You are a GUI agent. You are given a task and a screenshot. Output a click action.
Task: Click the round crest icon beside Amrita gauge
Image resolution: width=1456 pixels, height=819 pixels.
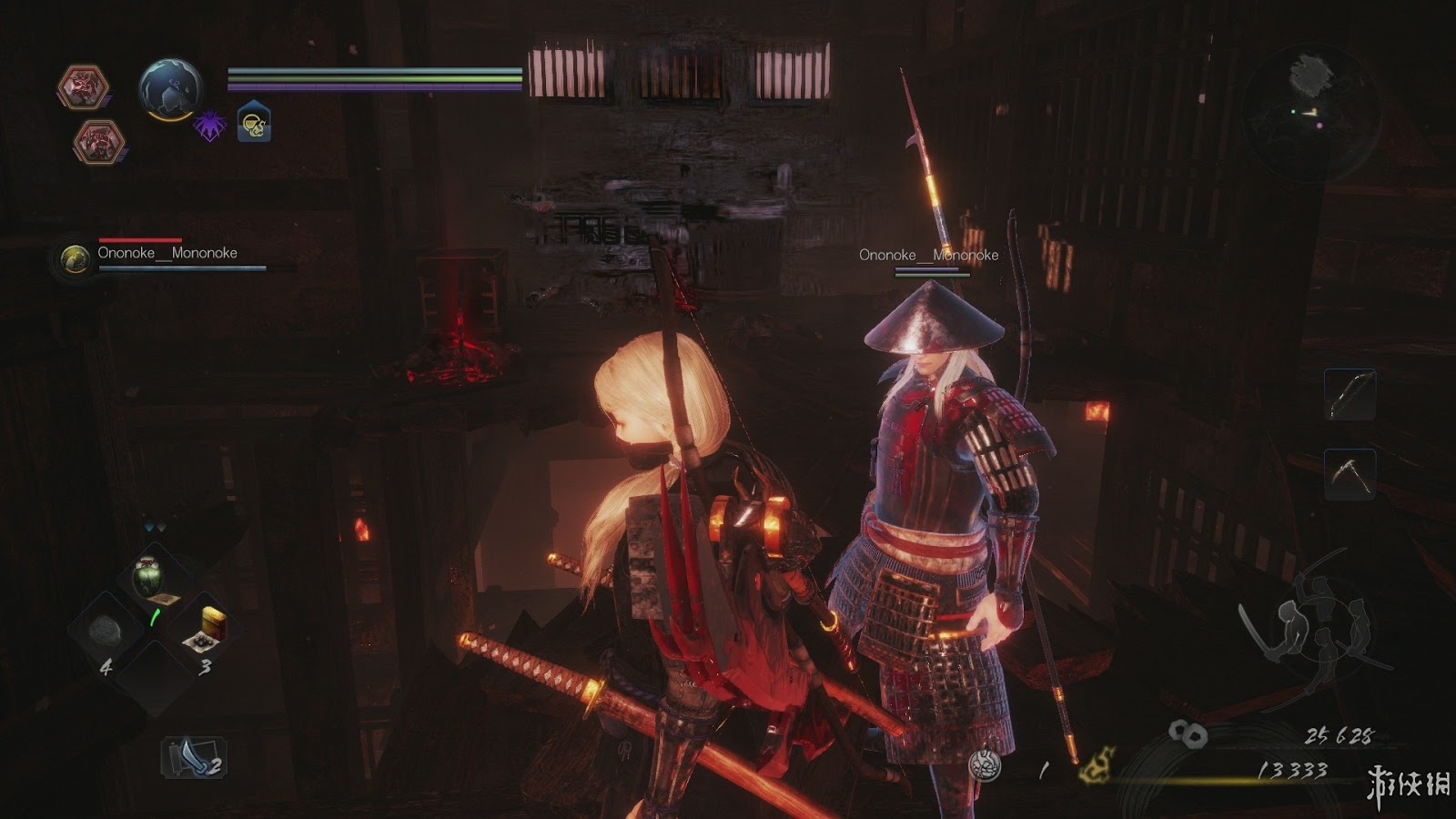(x=986, y=765)
